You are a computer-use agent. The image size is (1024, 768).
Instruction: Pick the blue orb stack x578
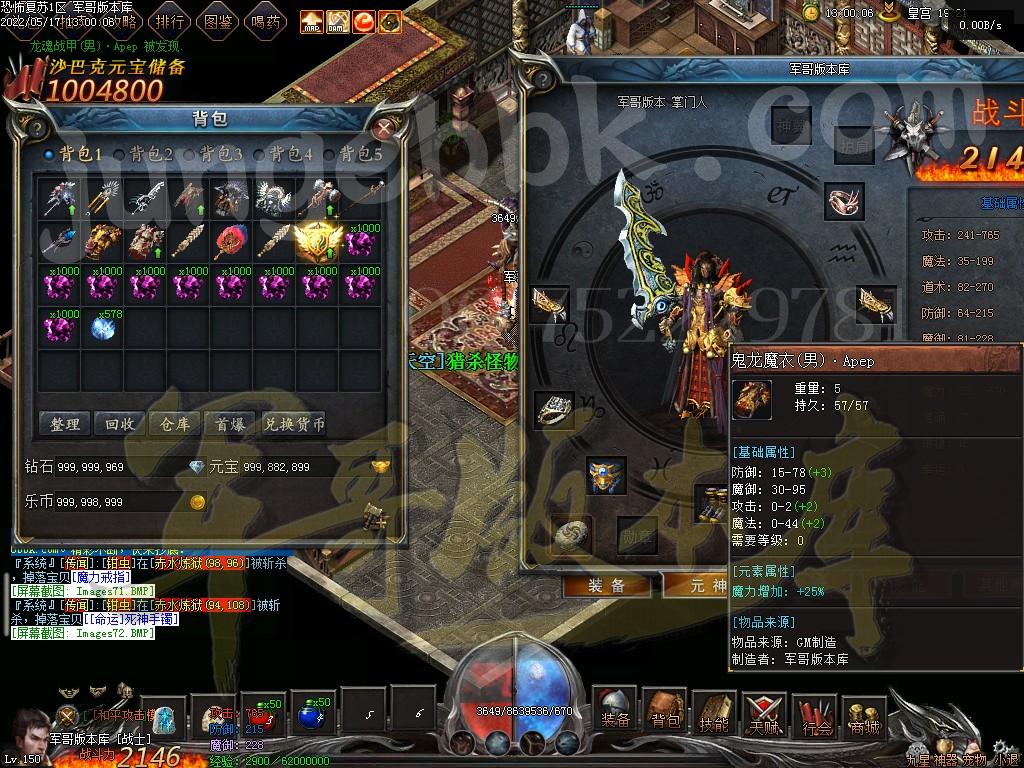tap(103, 327)
